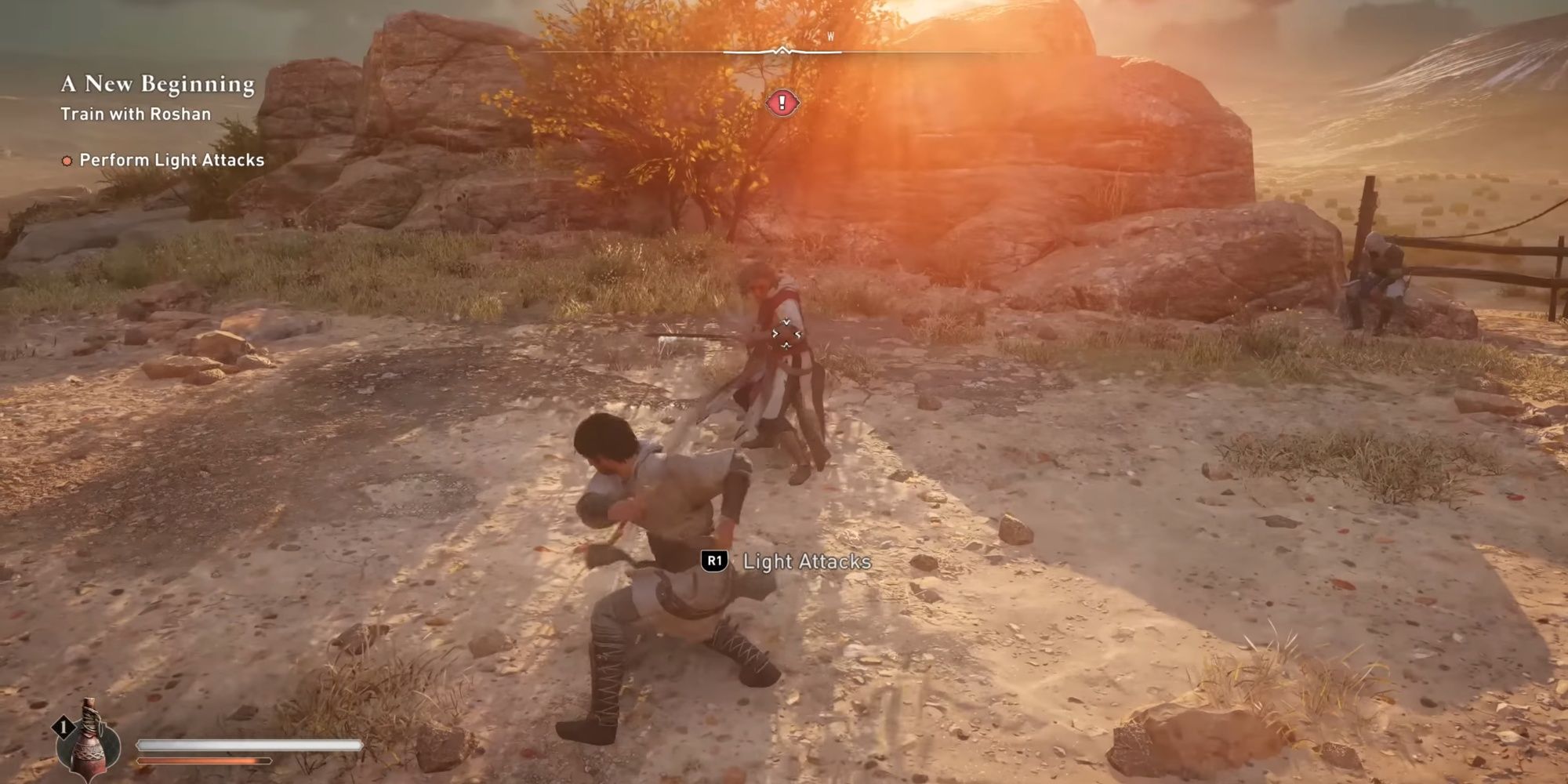Click the W direction marker on compass
Viewport: 1568px width, 784px height.
[829, 36]
